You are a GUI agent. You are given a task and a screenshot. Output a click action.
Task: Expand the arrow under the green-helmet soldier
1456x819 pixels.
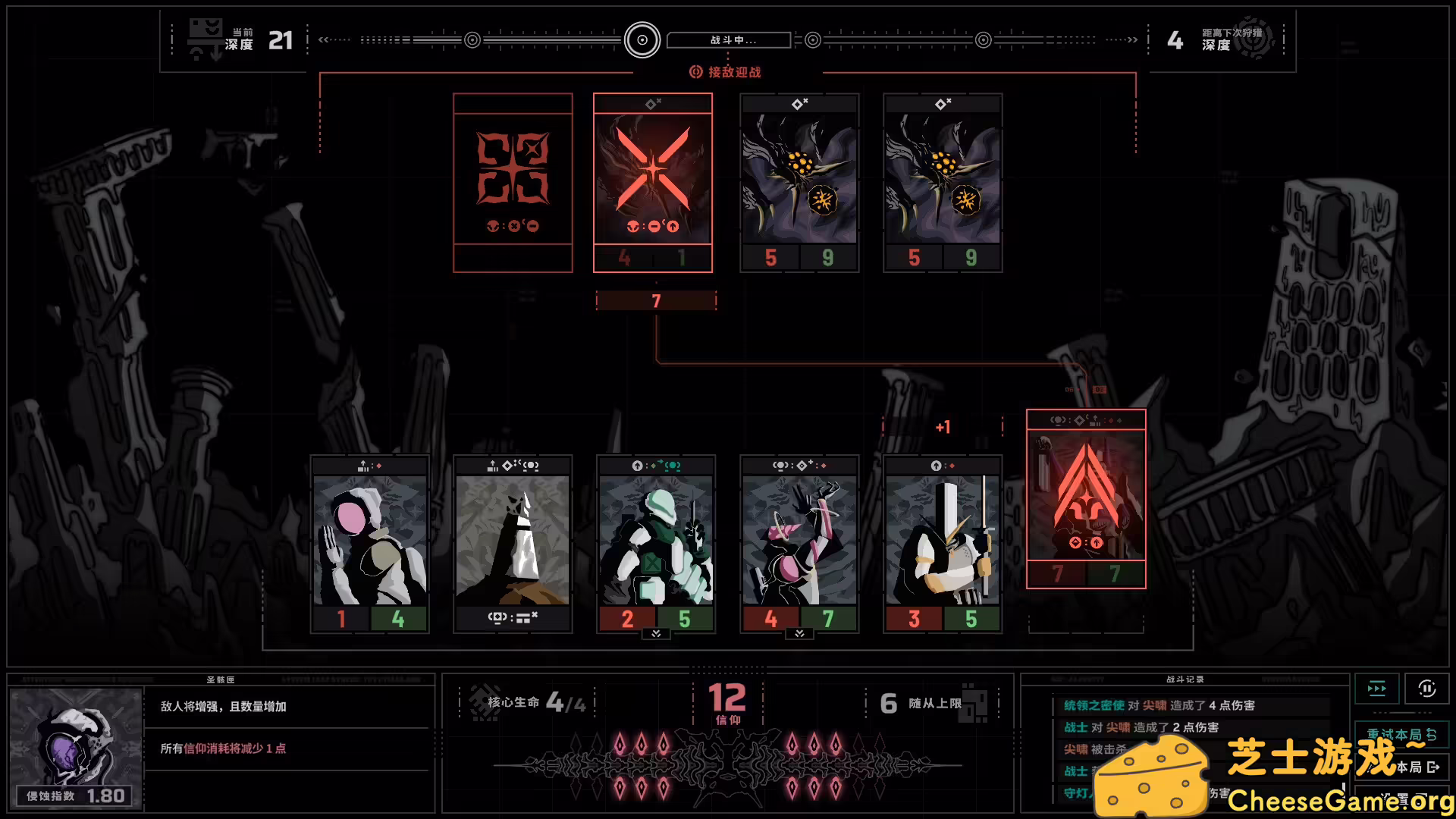[656, 634]
